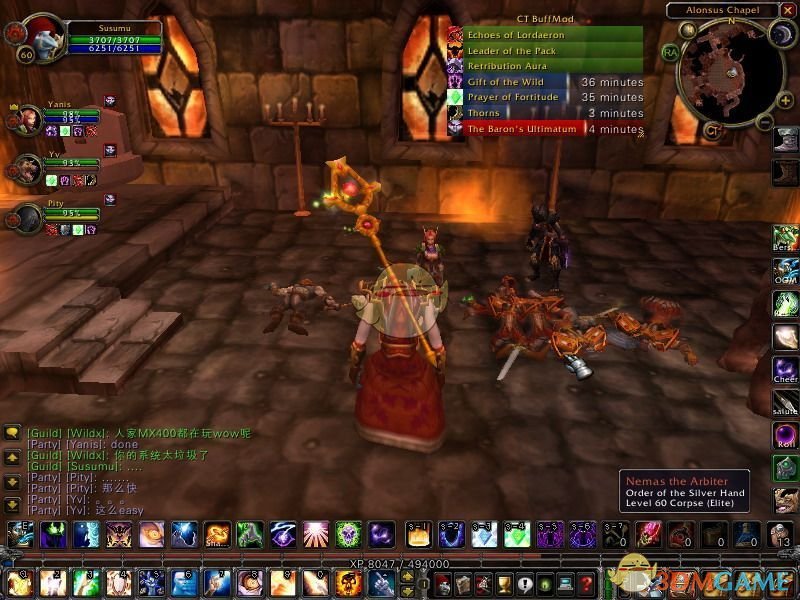
Task: Open the RA round minimap button
Action: click(669, 52)
